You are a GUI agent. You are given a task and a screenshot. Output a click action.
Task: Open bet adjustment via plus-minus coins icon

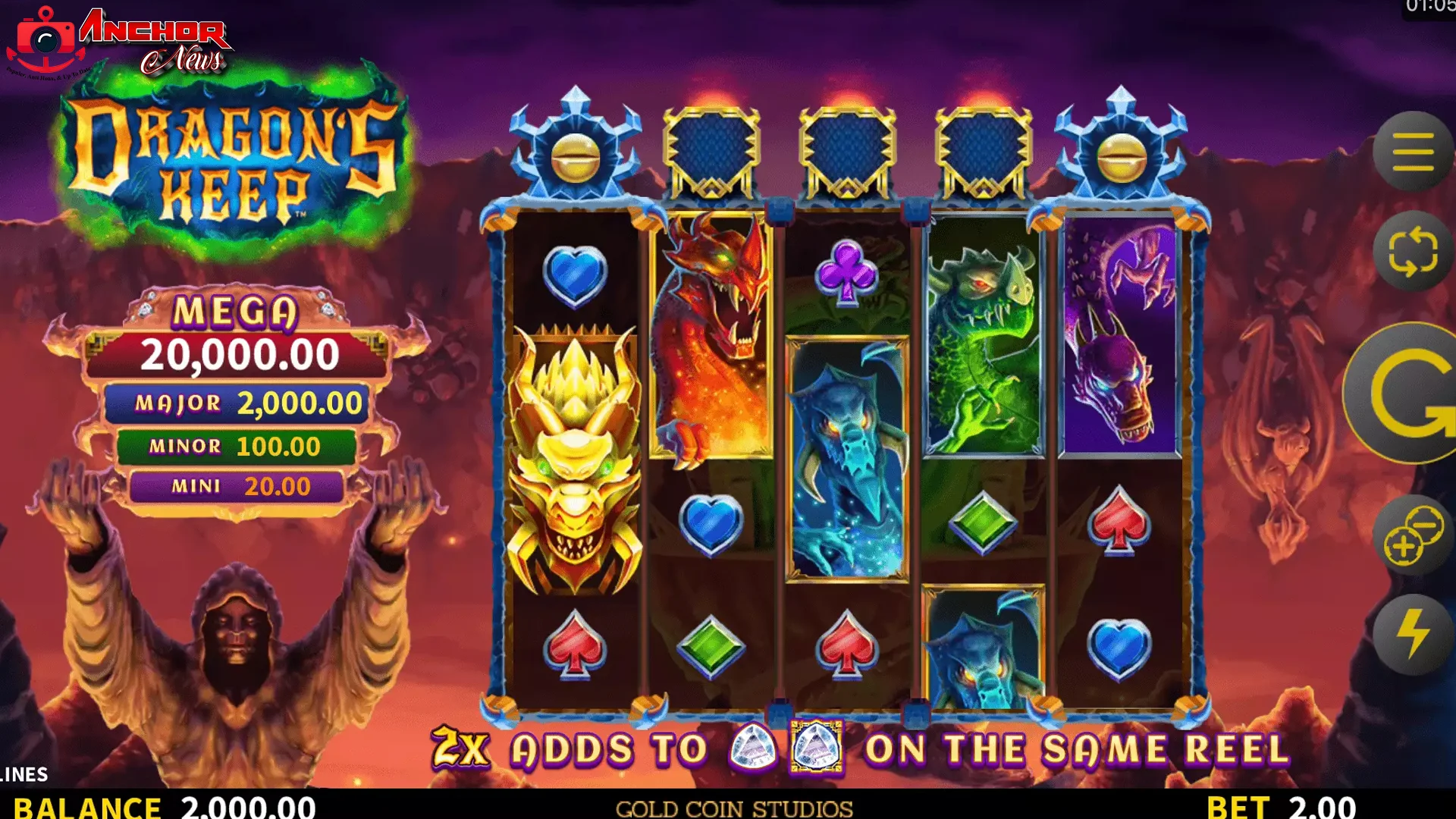tap(1412, 535)
